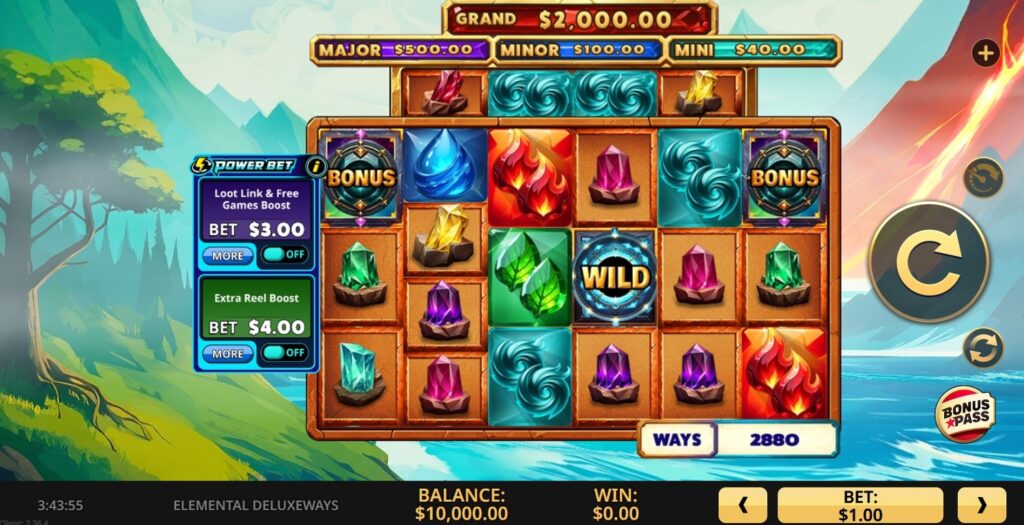Open the bet amount selector showing $1.00
Screen dimensions: 1024x525
(x=860, y=505)
